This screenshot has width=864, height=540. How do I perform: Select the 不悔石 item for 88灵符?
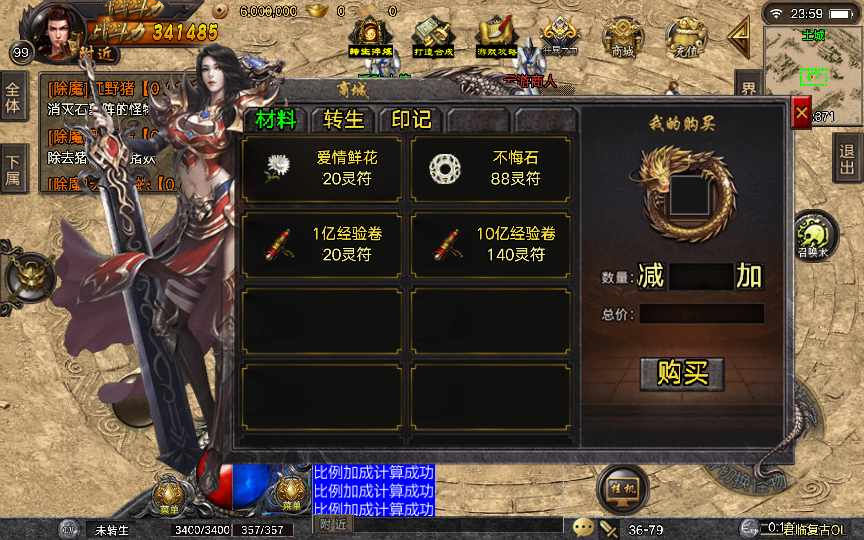click(491, 168)
